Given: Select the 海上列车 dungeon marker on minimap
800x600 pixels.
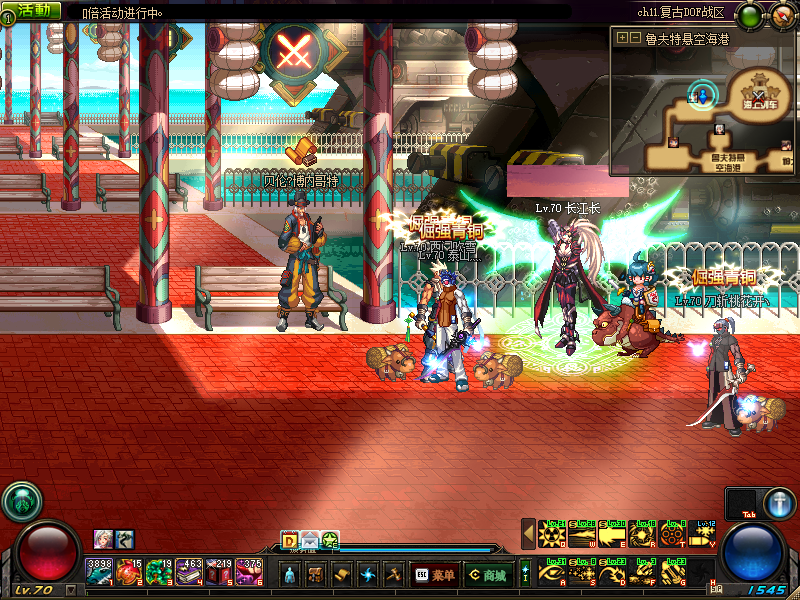Looking at the screenshot, I should 755,95.
